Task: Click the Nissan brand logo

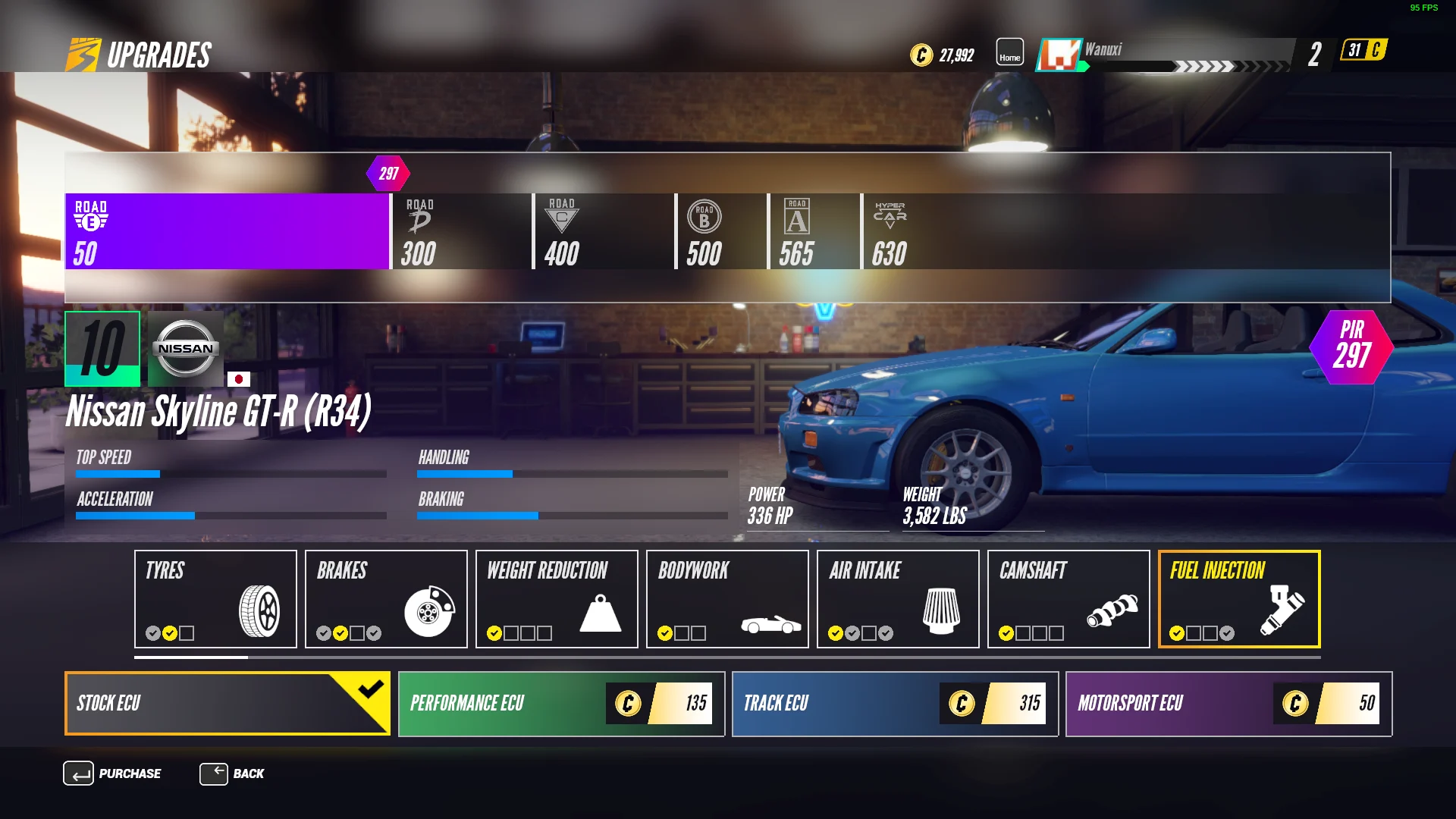Action: (x=184, y=349)
